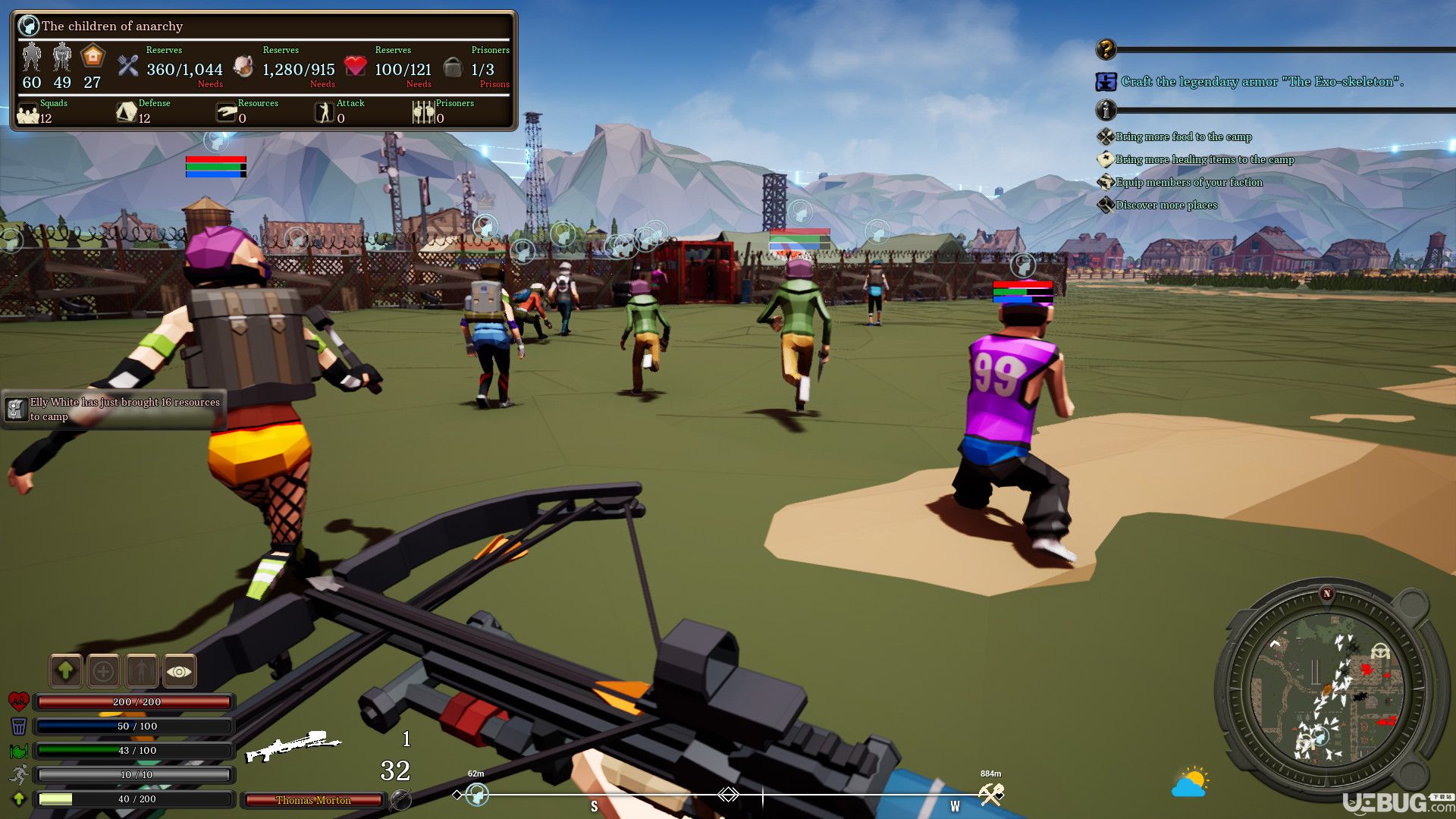Image resolution: width=1456 pixels, height=819 pixels.
Task: Click the crossed-hammers compass marker
Action: pyautogui.click(x=990, y=794)
